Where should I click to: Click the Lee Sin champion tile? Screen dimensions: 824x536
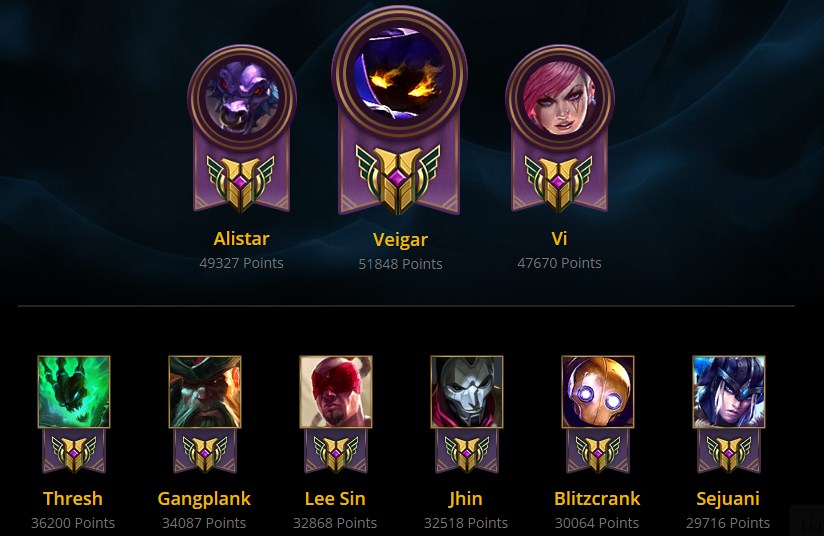pyautogui.click(x=336, y=392)
